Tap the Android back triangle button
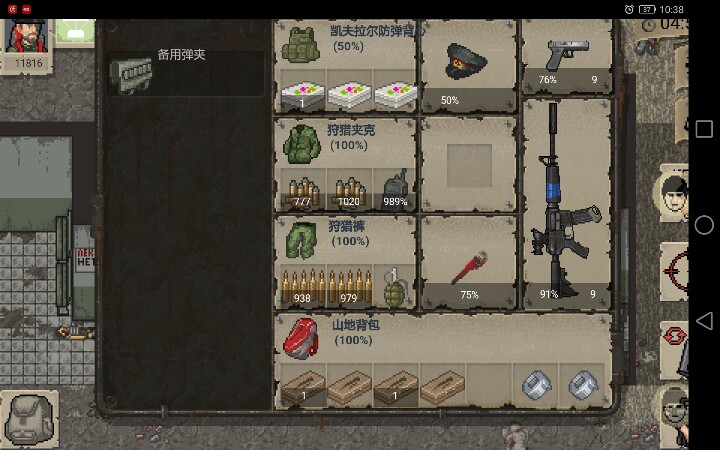The height and width of the screenshot is (450, 720). pyautogui.click(x=704, y=321)
